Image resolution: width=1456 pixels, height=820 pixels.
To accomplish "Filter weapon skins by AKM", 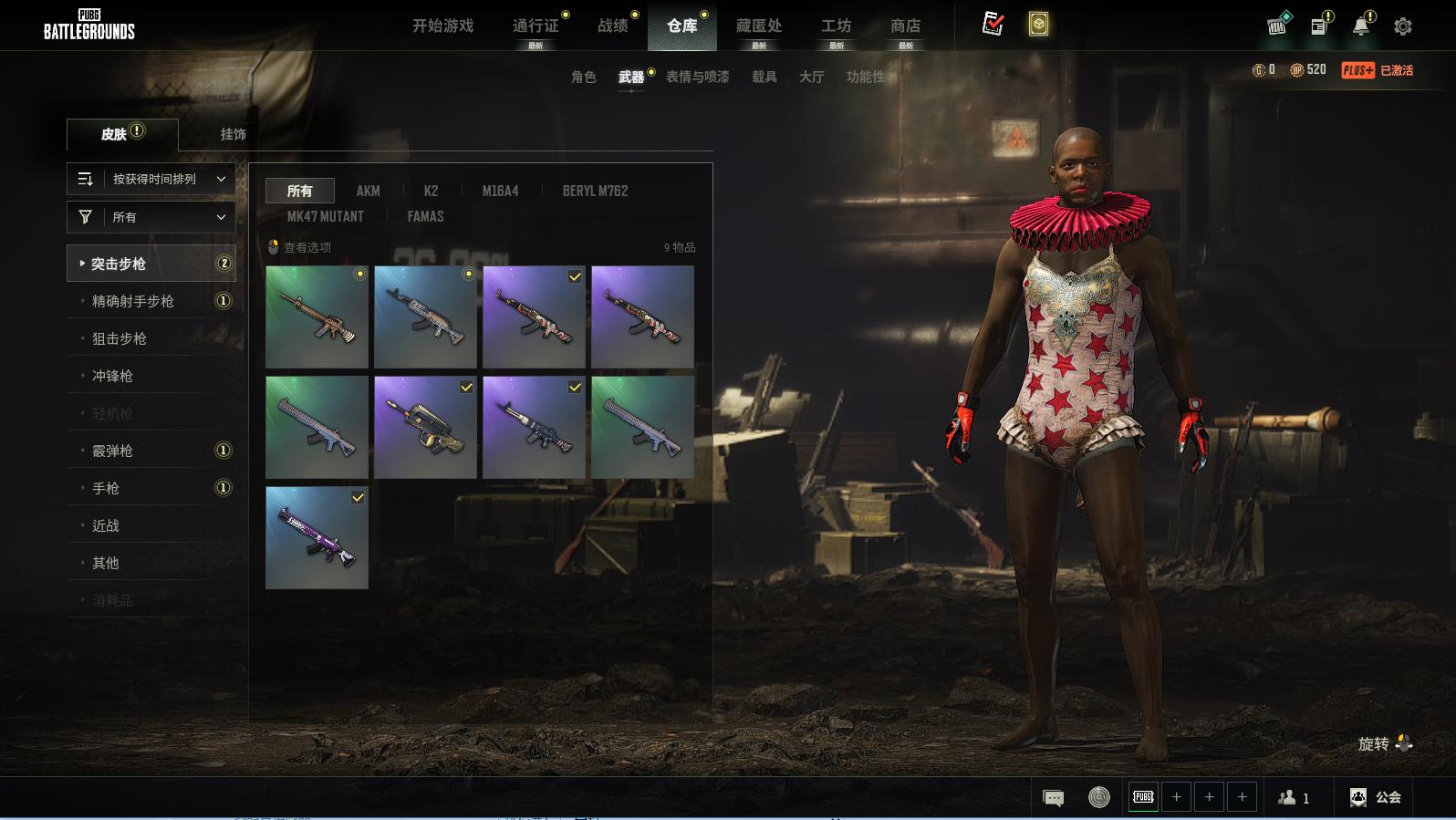I will 368,191.
